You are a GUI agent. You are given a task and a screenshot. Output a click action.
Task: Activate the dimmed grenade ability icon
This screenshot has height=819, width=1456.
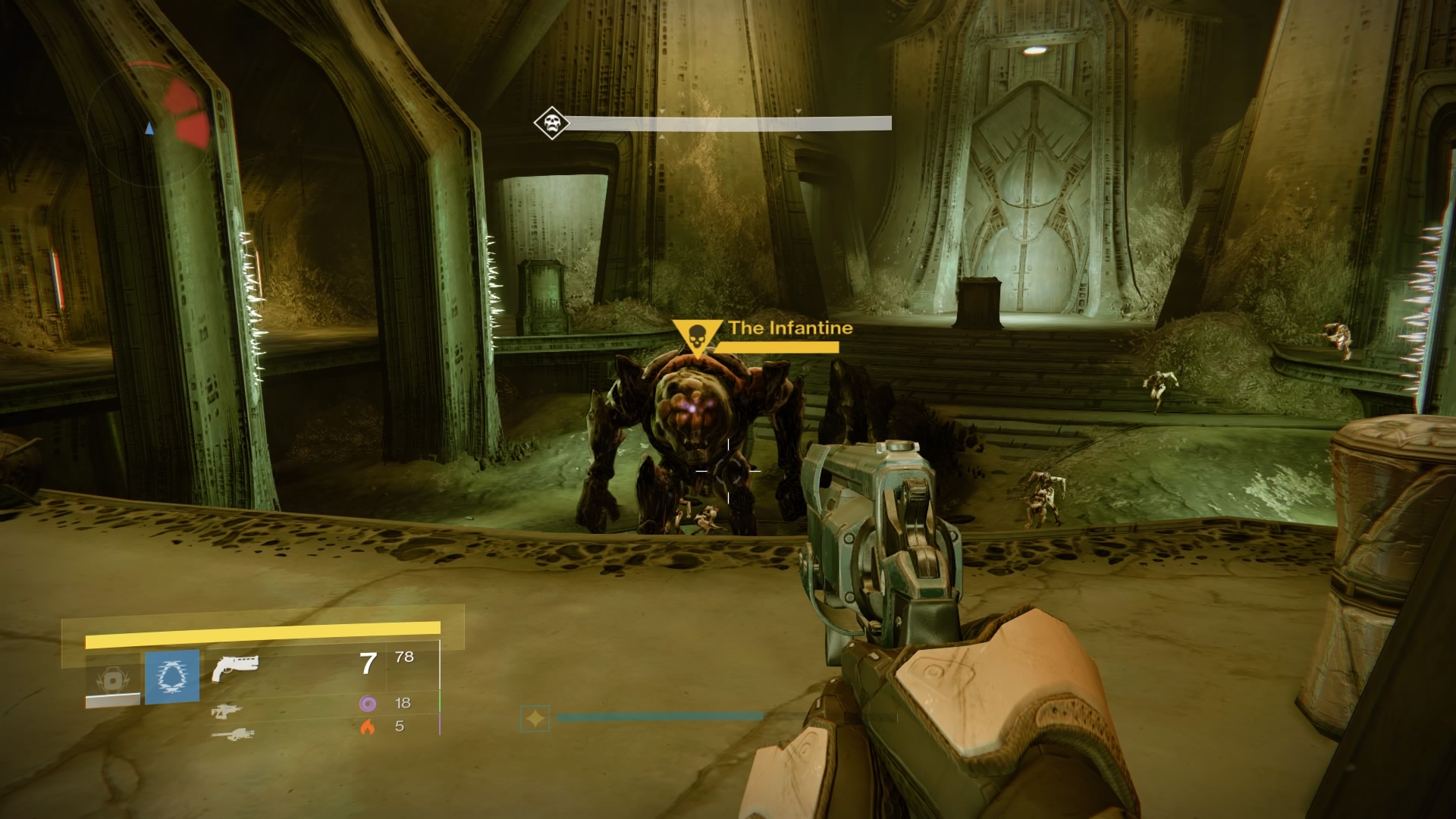[113, 680]
